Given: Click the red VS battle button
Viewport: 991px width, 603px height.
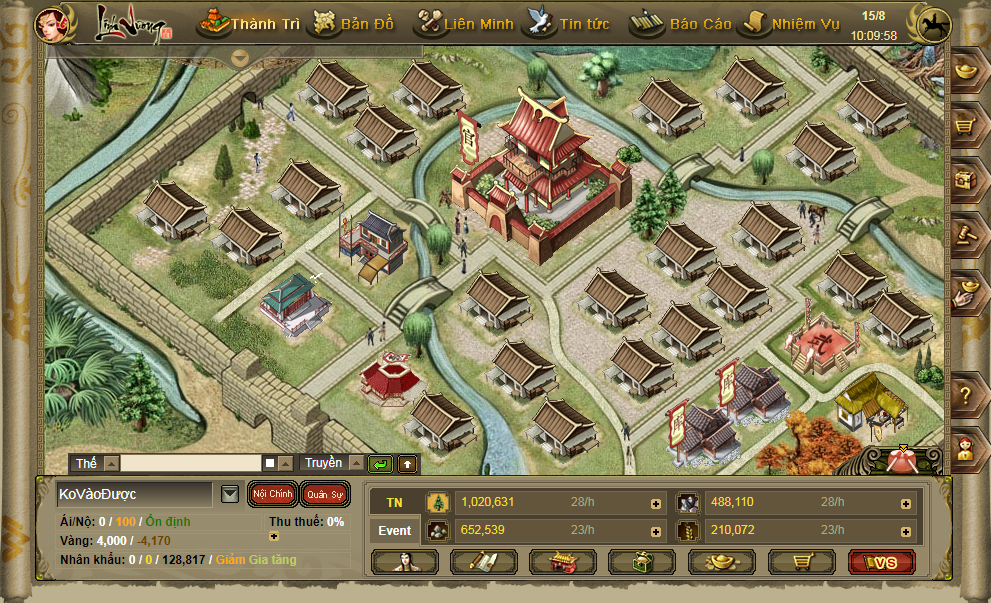Looking at the screenshot, I should tap(881, 562).
